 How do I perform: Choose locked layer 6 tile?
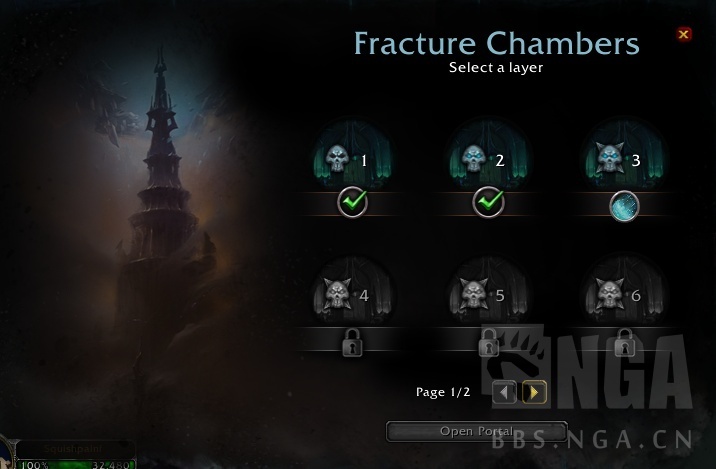pos(623,297)
